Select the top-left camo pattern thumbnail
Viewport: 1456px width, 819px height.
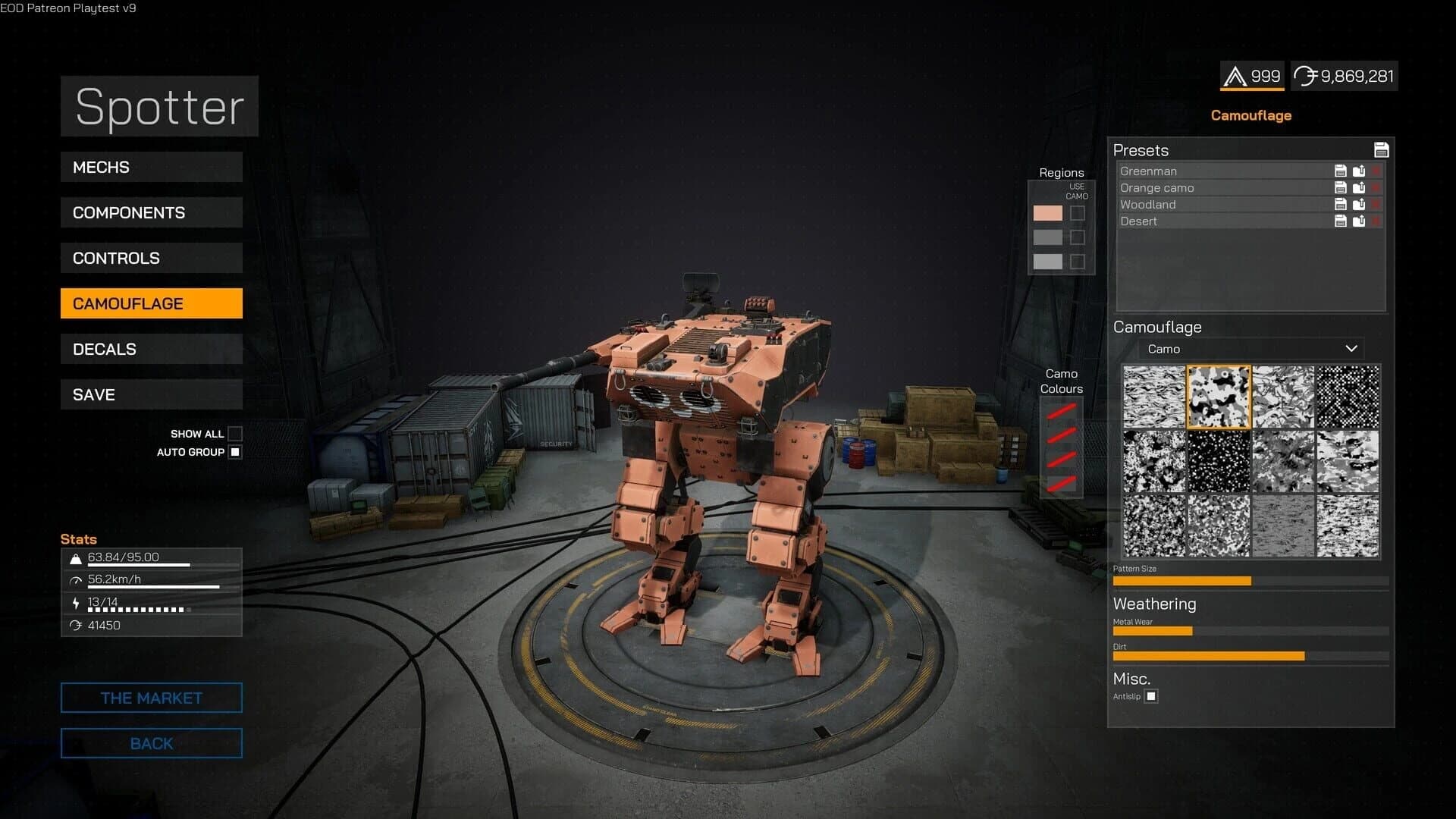click(1153, 395)
